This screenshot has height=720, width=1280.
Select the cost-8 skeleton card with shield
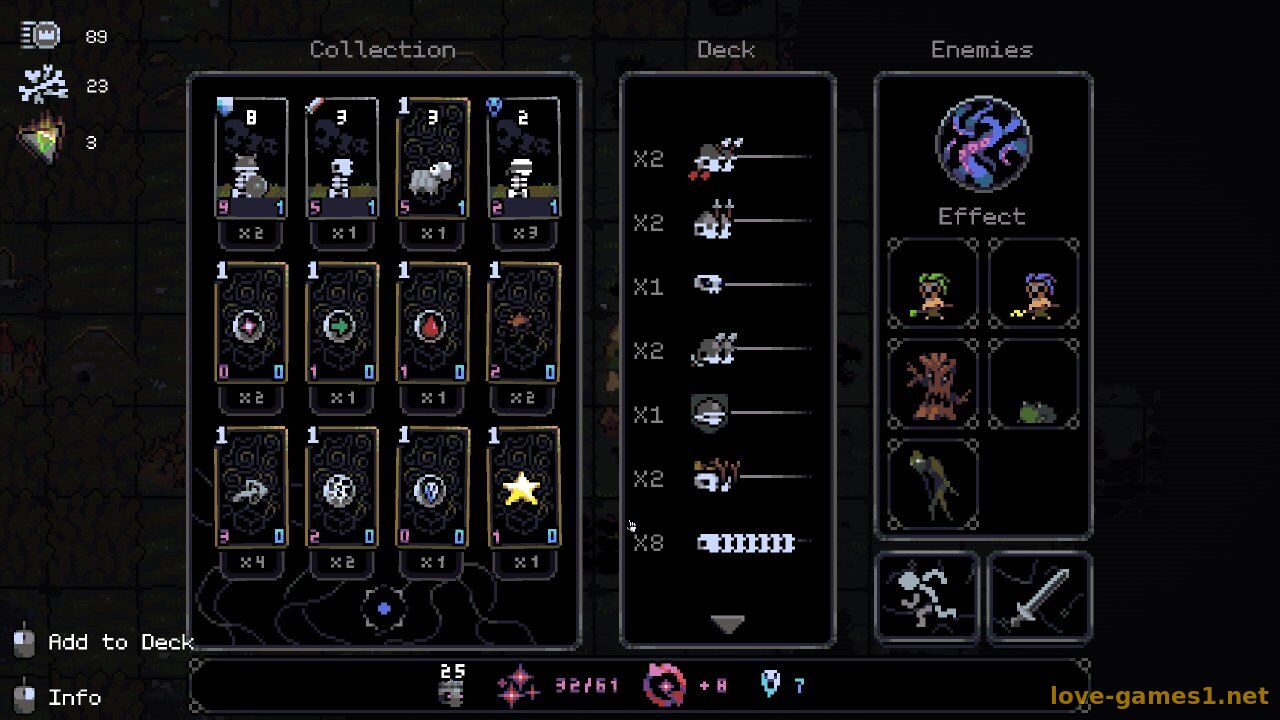pos(251,159)
